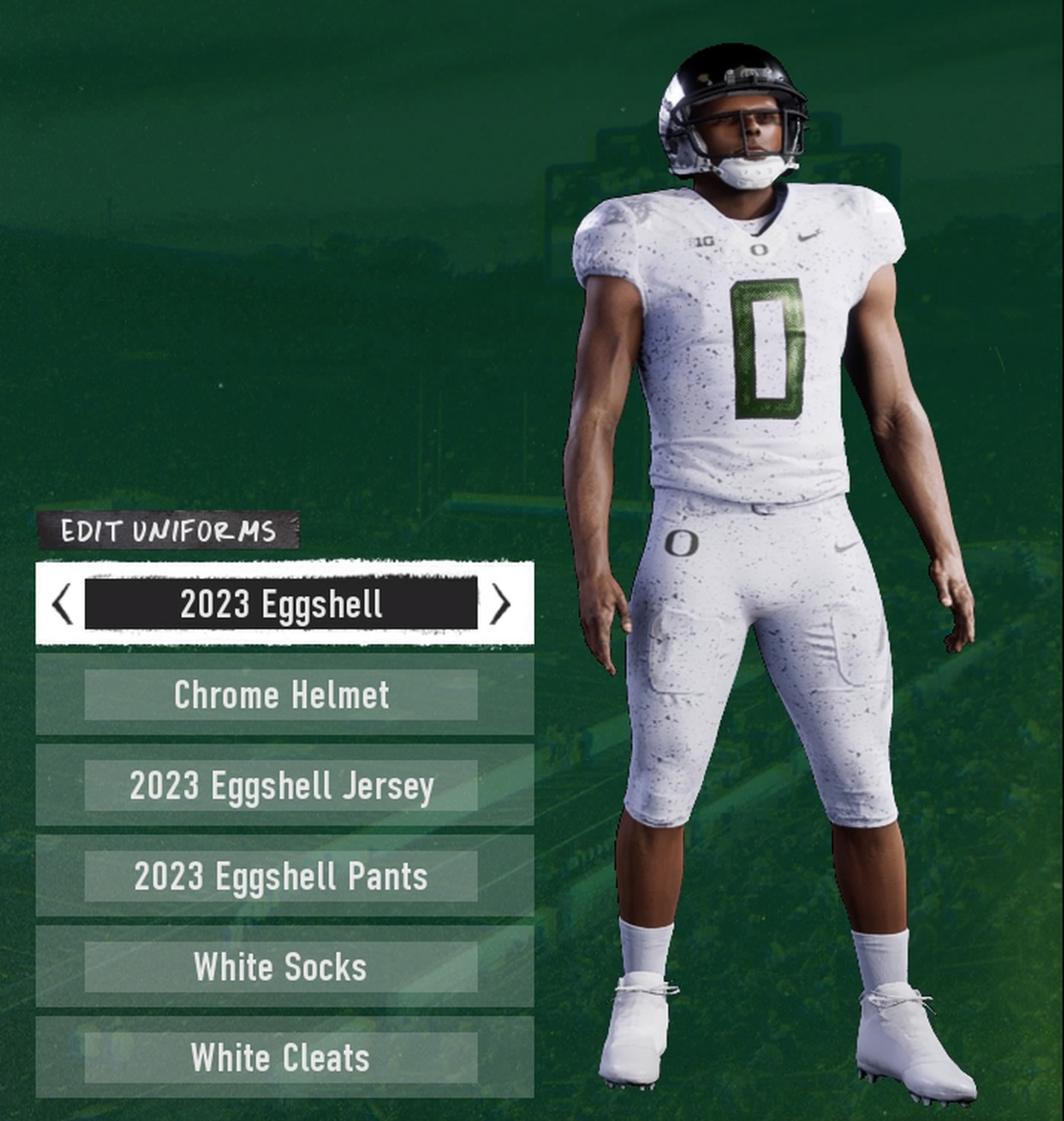The image size is (1064, 1121).
Task: Select the White Socks option
Action: pos(281,967)
